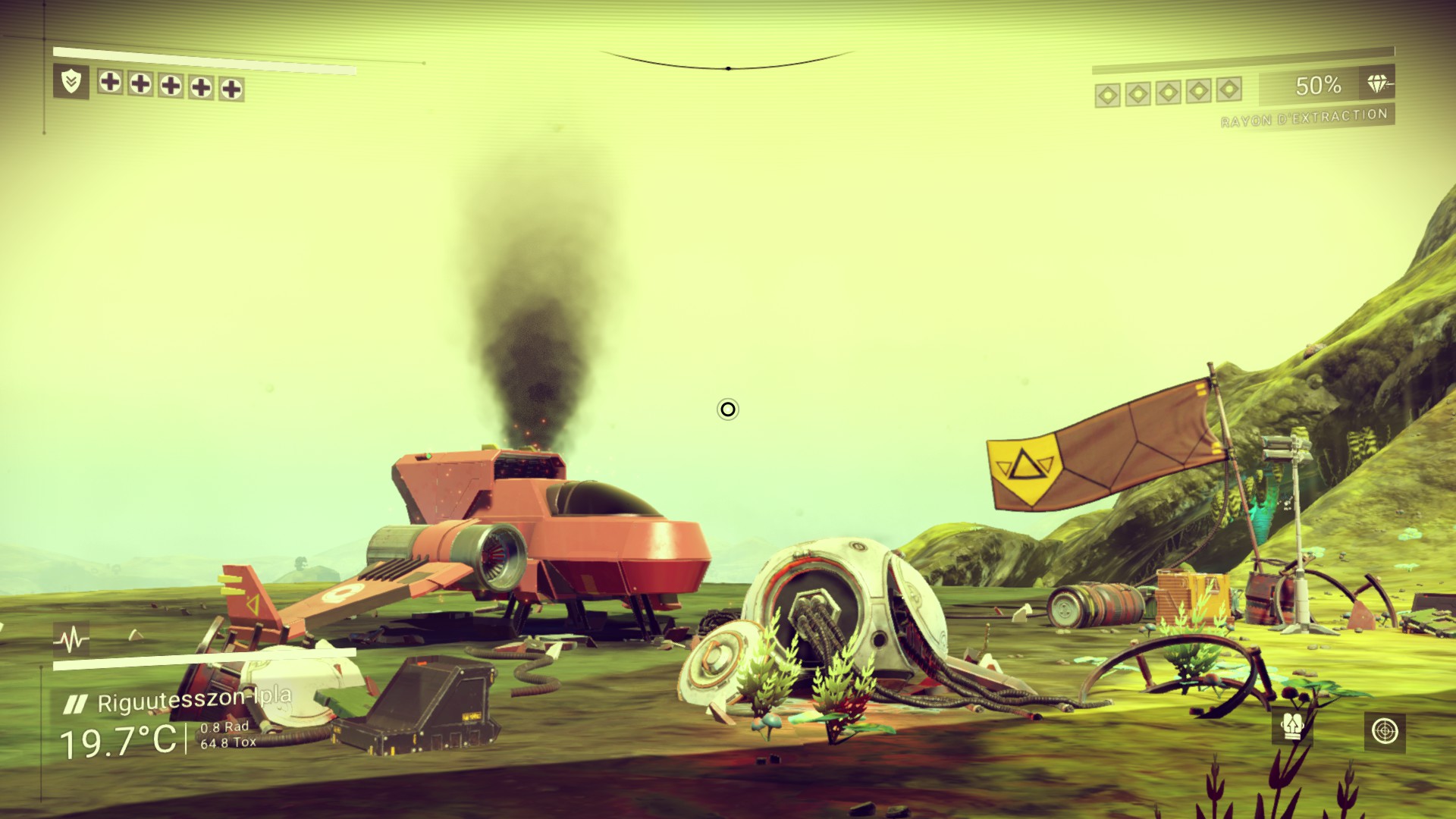Click the Riguutesszon-Ipla planet name
The width and height of the screenshot is (1456, 819).
coord(194,700)
